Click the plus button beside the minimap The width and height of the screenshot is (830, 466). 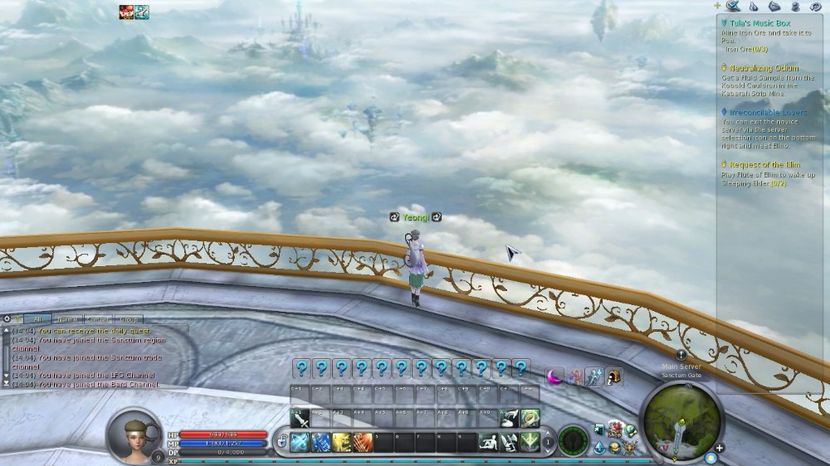[719, 448]
